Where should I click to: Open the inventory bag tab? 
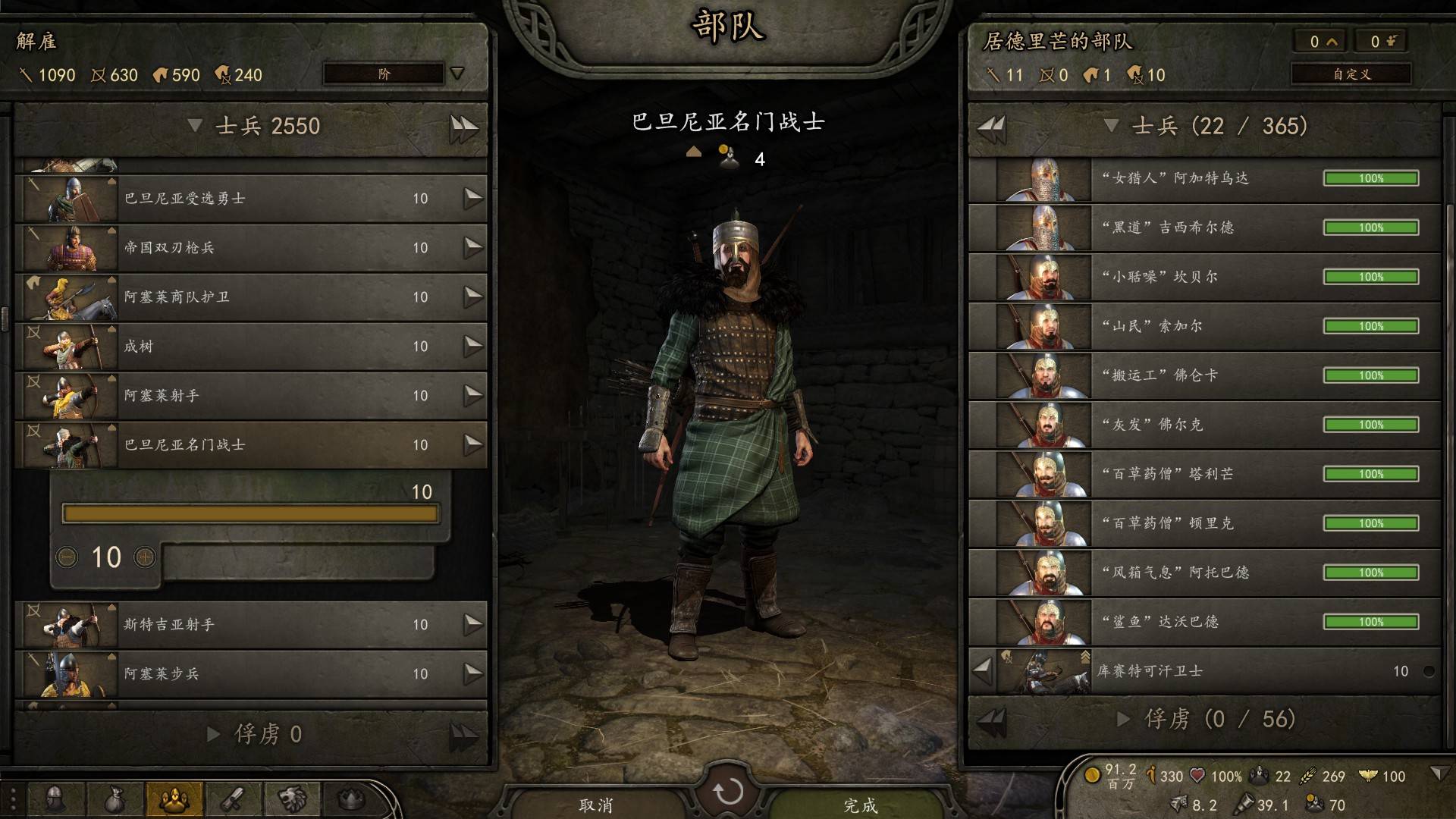tap(114, 799)
